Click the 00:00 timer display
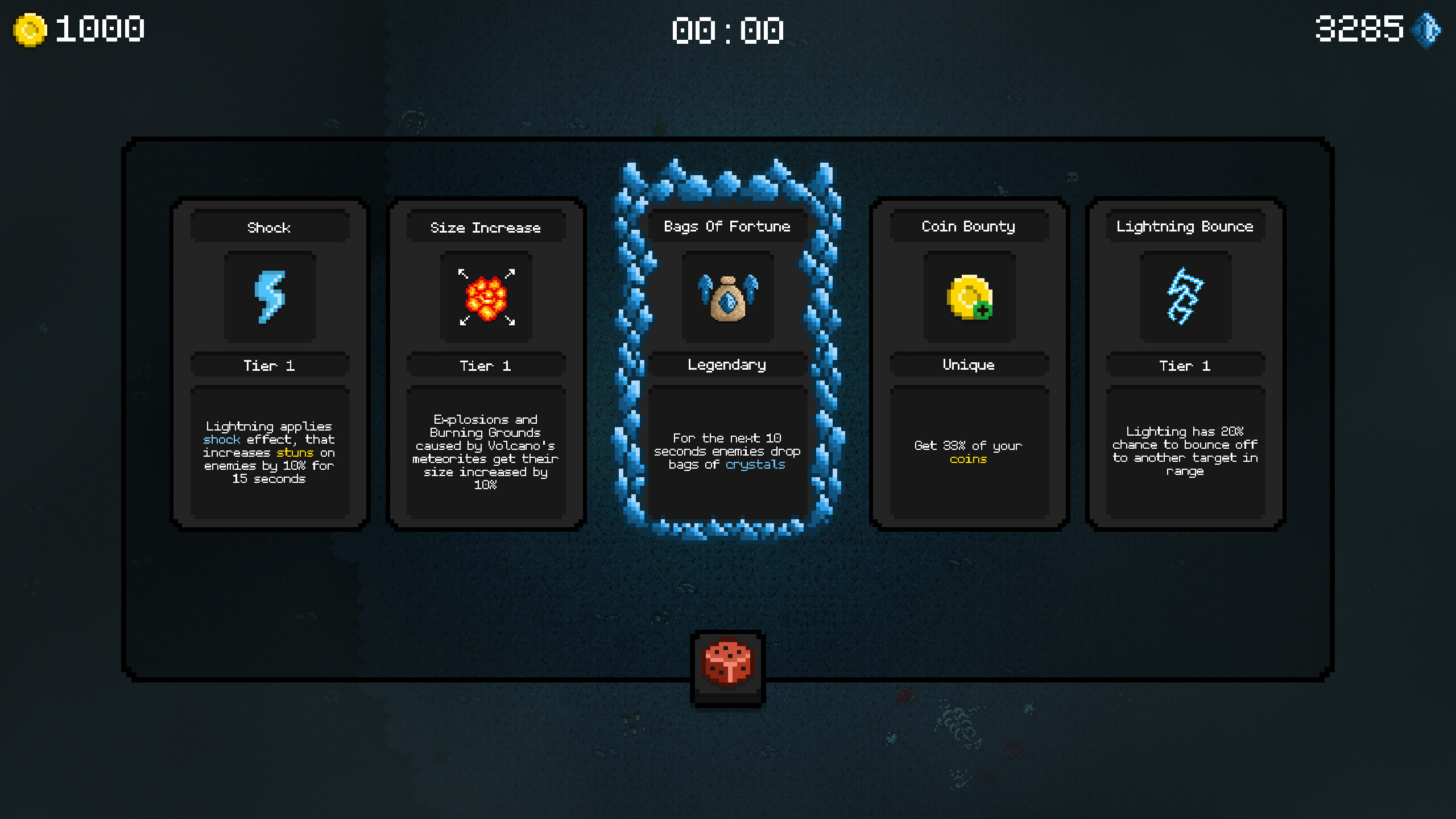Viewport: 1456px width, 819px height. (728, 31)
